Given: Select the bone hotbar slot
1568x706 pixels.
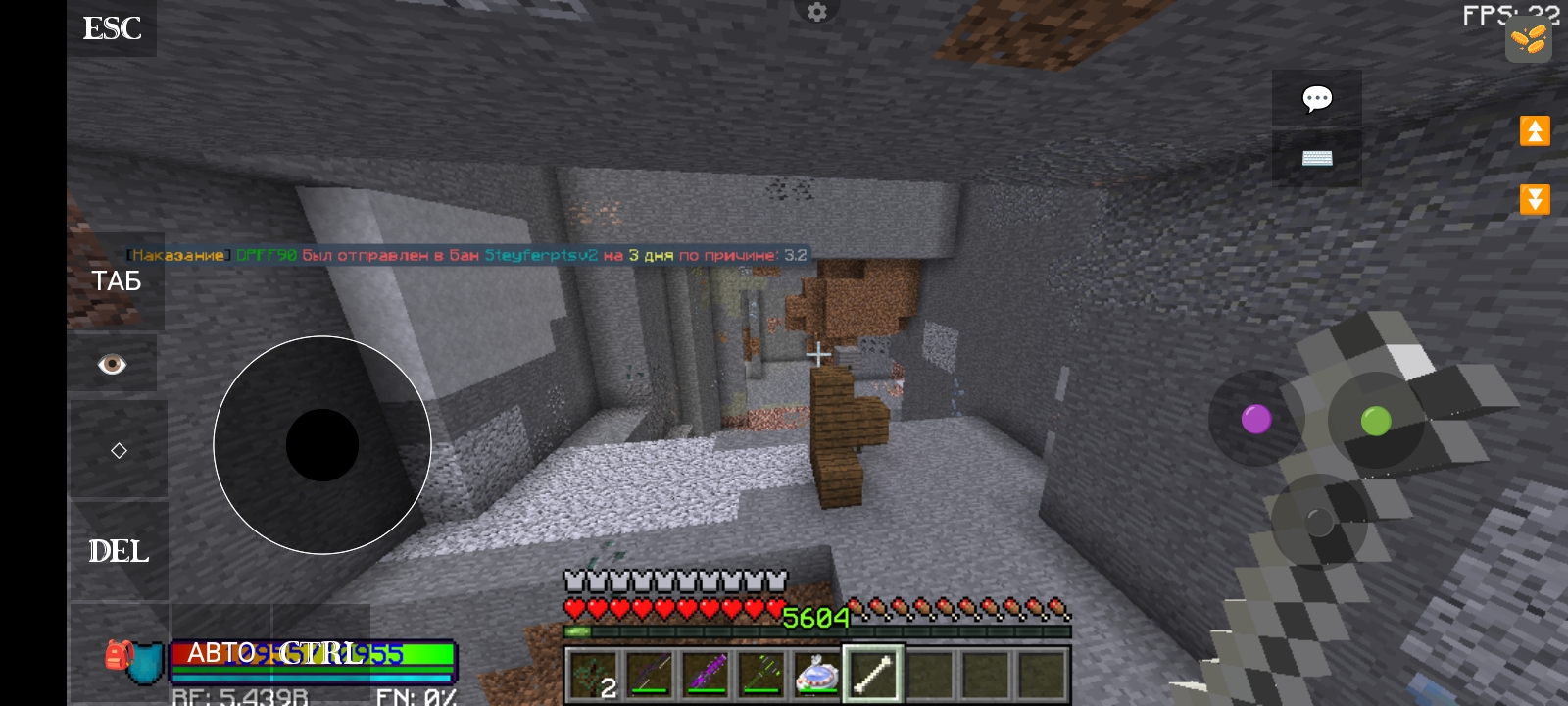Looking at the screenshot, I should coord(871,674).
